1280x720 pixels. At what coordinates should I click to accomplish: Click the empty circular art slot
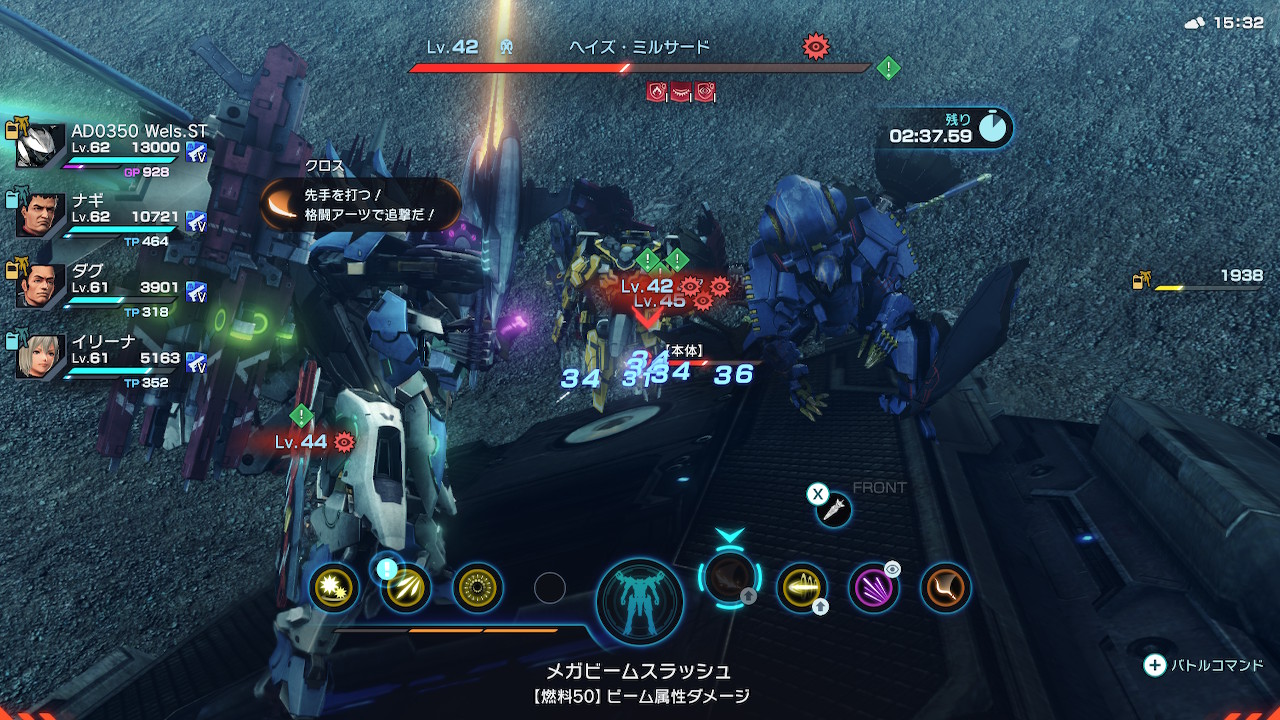click(x=550, y=588)
